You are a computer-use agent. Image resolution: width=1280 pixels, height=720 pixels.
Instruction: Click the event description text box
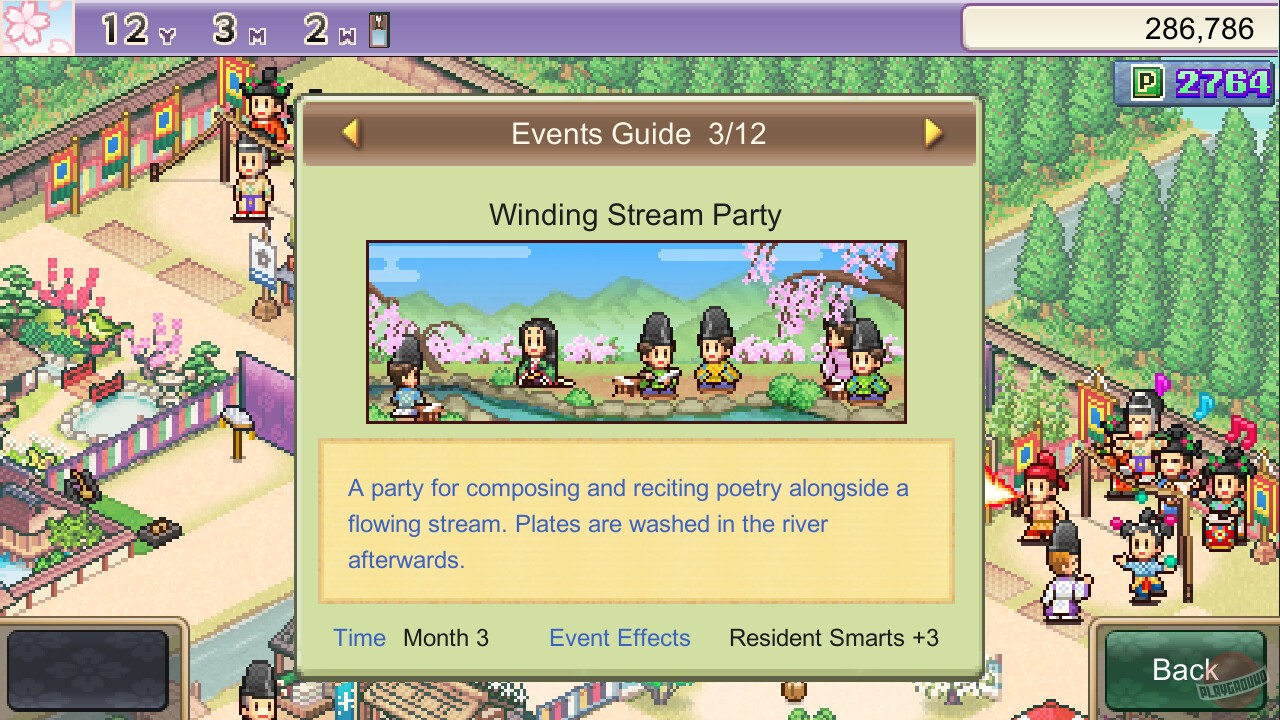click(x=636, y=524)
